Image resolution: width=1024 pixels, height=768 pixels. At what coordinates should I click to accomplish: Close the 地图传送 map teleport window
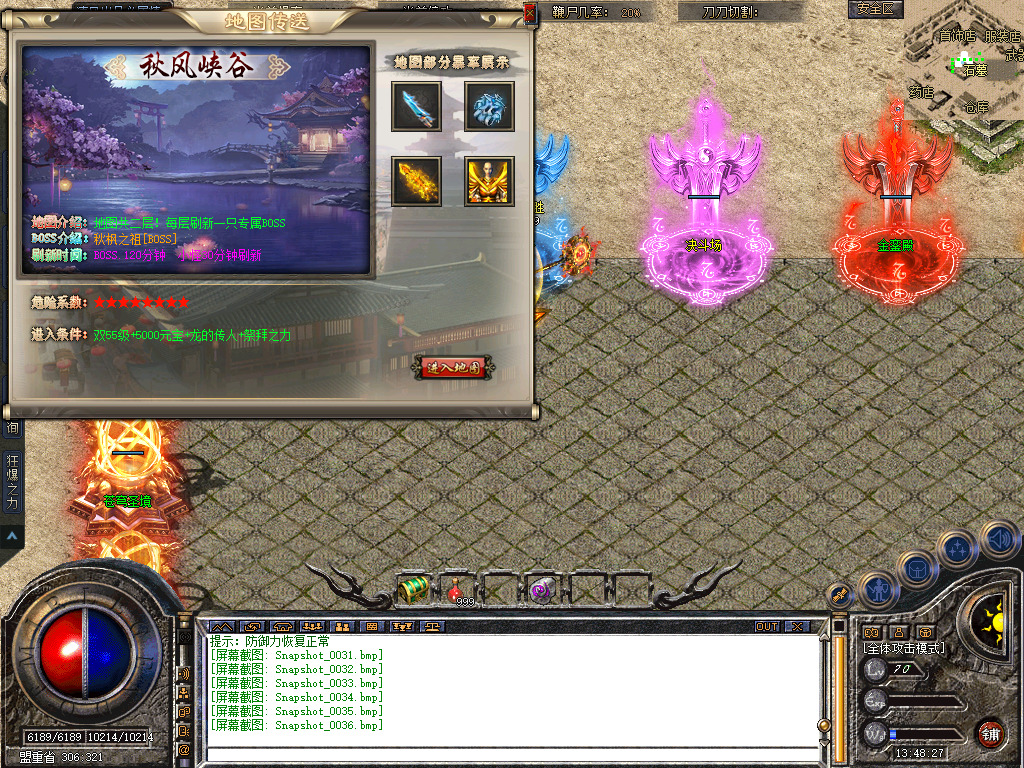pos(529,13)
